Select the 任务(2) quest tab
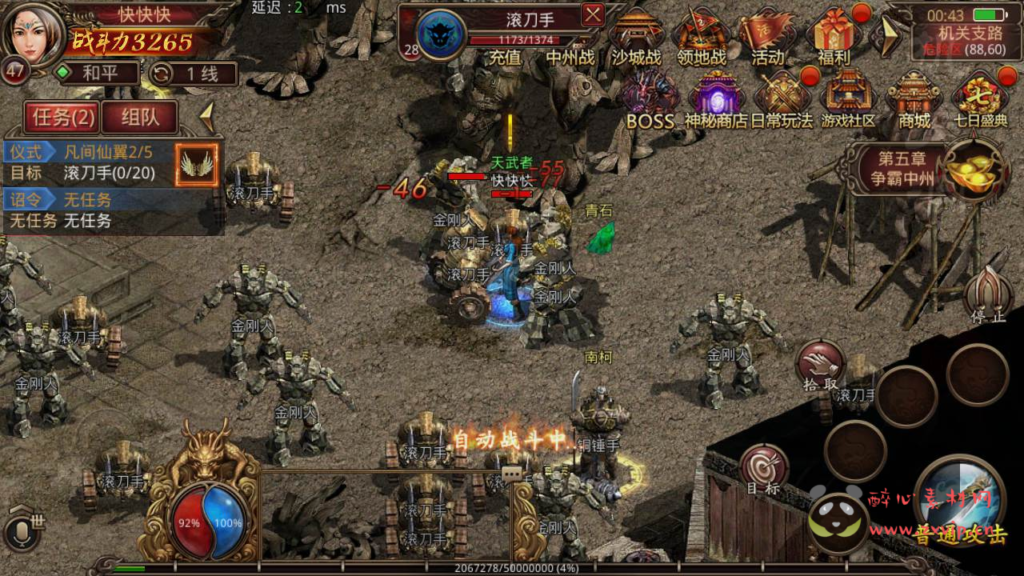The image size is (1024, 576). (63, 117)
